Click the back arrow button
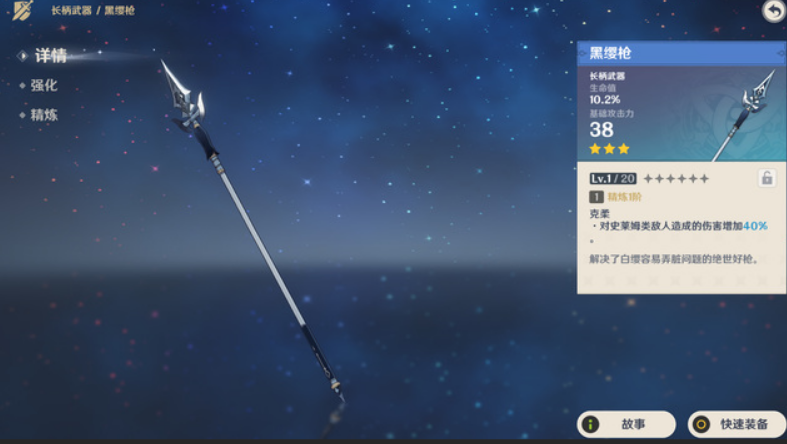 point(773,11)
